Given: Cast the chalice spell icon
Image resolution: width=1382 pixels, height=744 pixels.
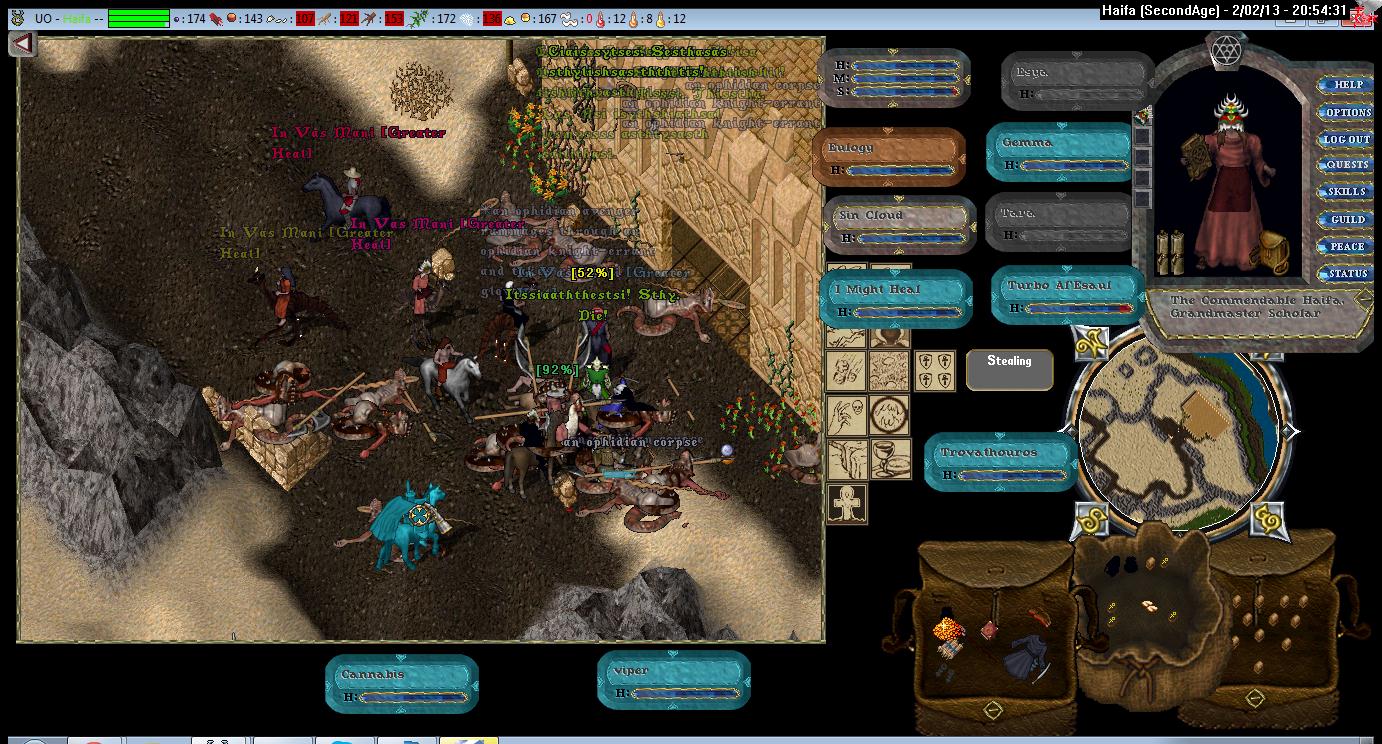Looking at the screenshot, I should pyautogui.click(x=889, y=459).
